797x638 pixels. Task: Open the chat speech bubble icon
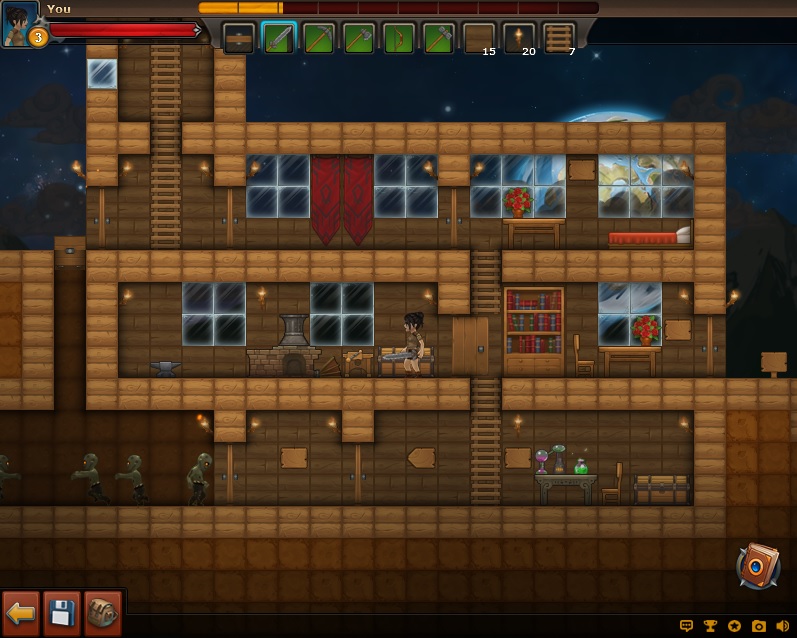[x=687, y=626]
